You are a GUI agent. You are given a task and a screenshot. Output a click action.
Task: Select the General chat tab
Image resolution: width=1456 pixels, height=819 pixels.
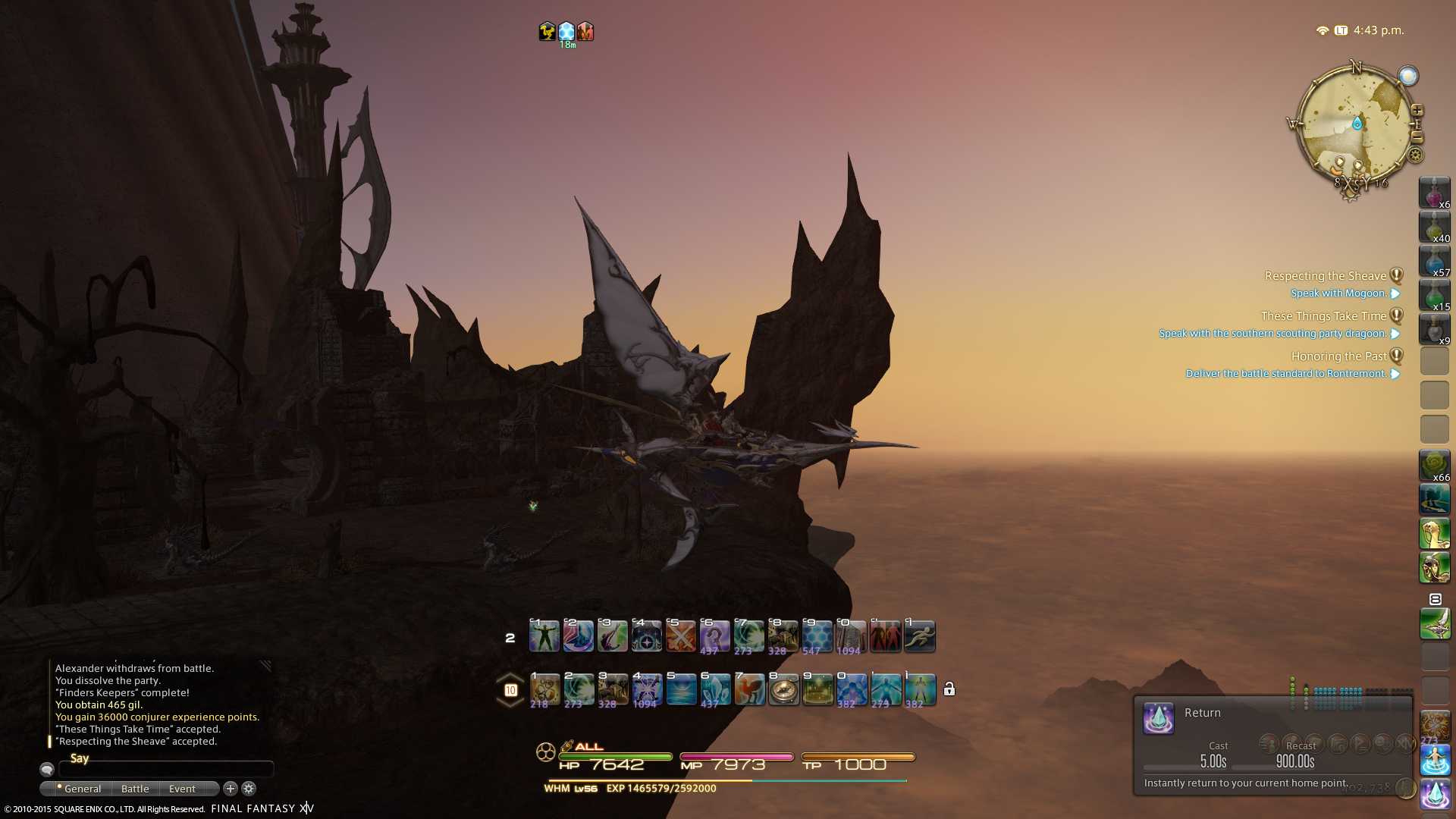[82, 789]
